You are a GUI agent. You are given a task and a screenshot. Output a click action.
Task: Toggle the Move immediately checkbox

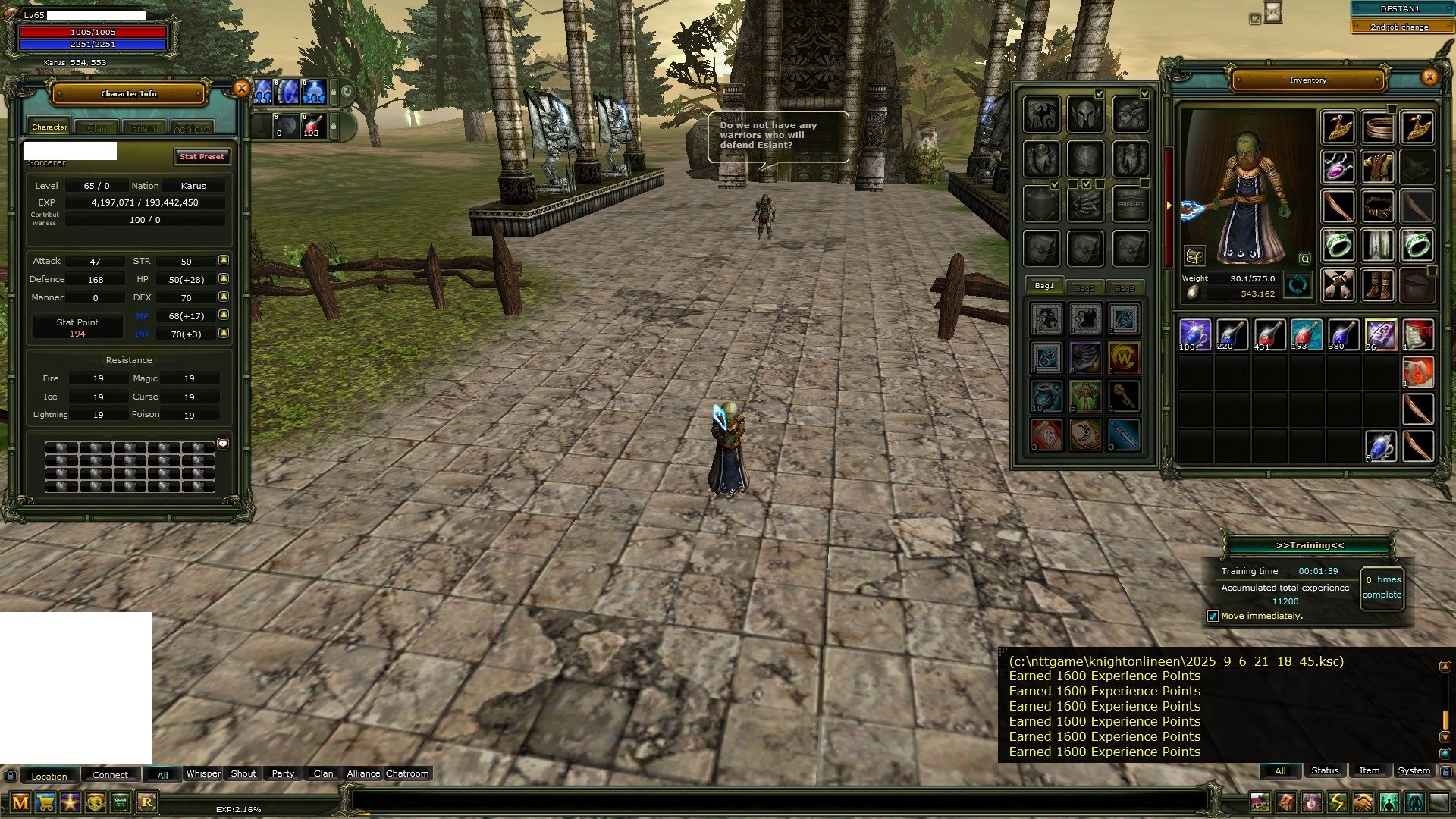(x=1213, y=616)
